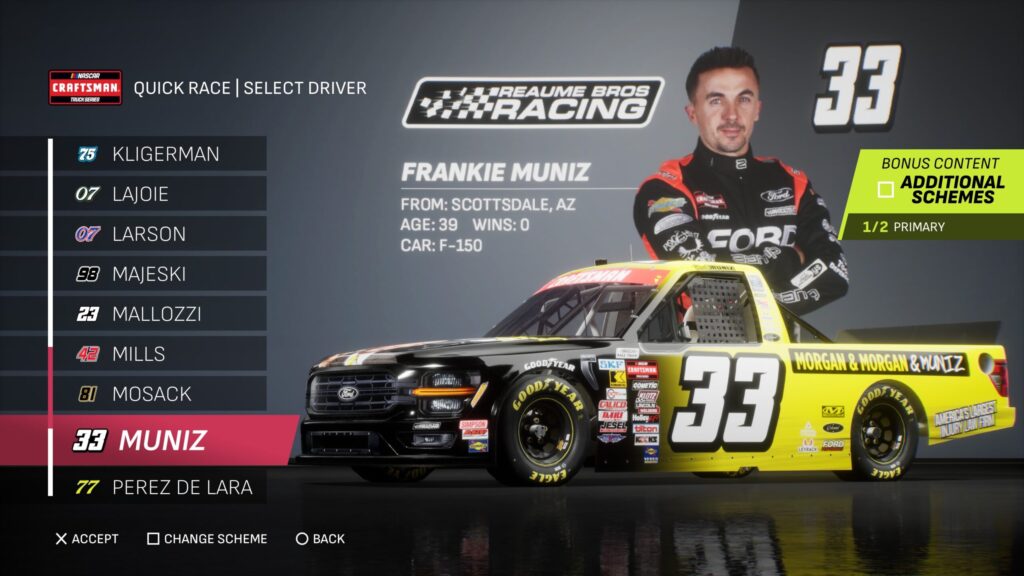Pick Mosack number 81 driver
The height and width of the screenshot is (576, 1024).
(160, 394)
